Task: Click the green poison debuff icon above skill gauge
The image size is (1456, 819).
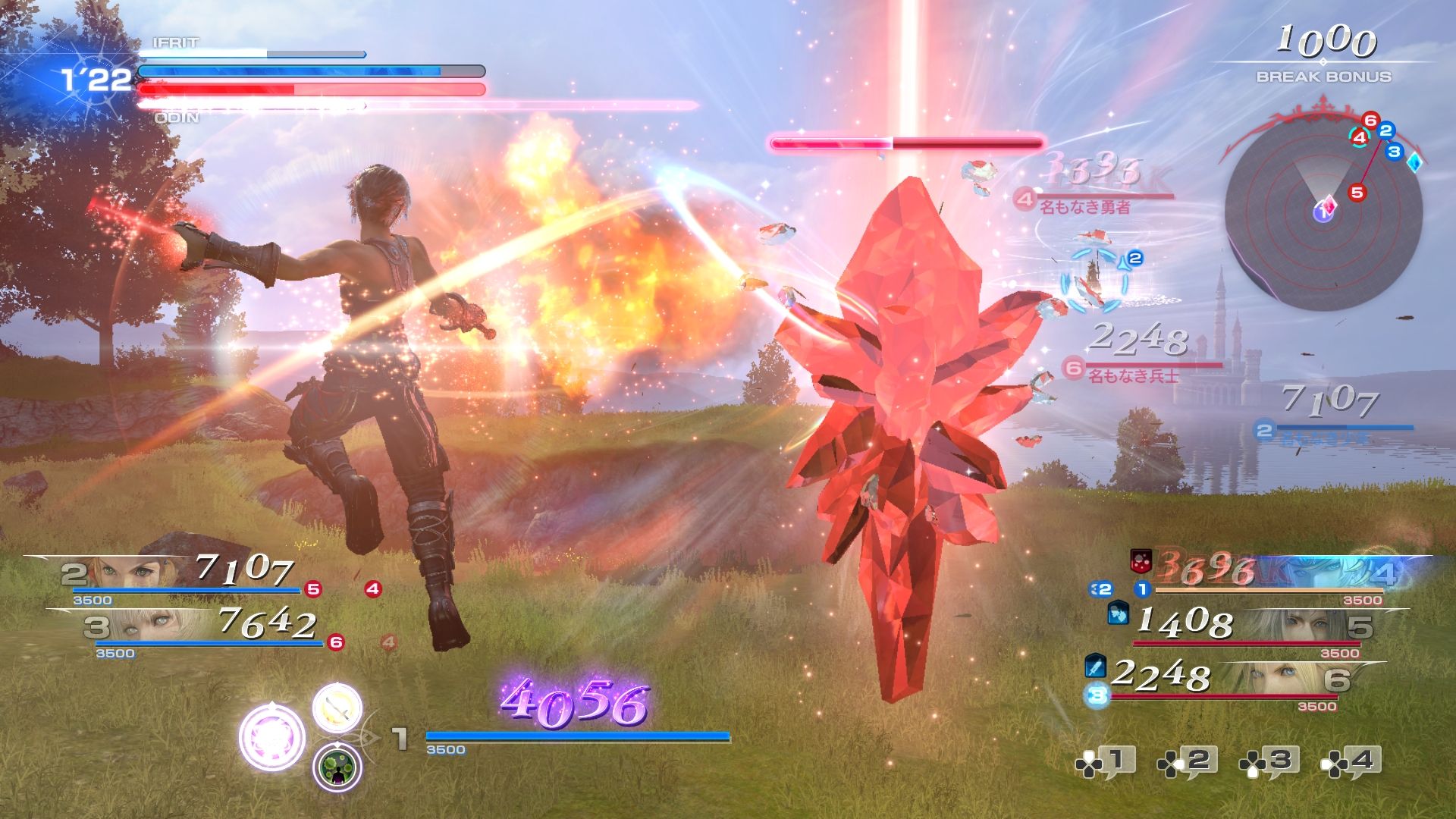Action: tap(338, 764)
